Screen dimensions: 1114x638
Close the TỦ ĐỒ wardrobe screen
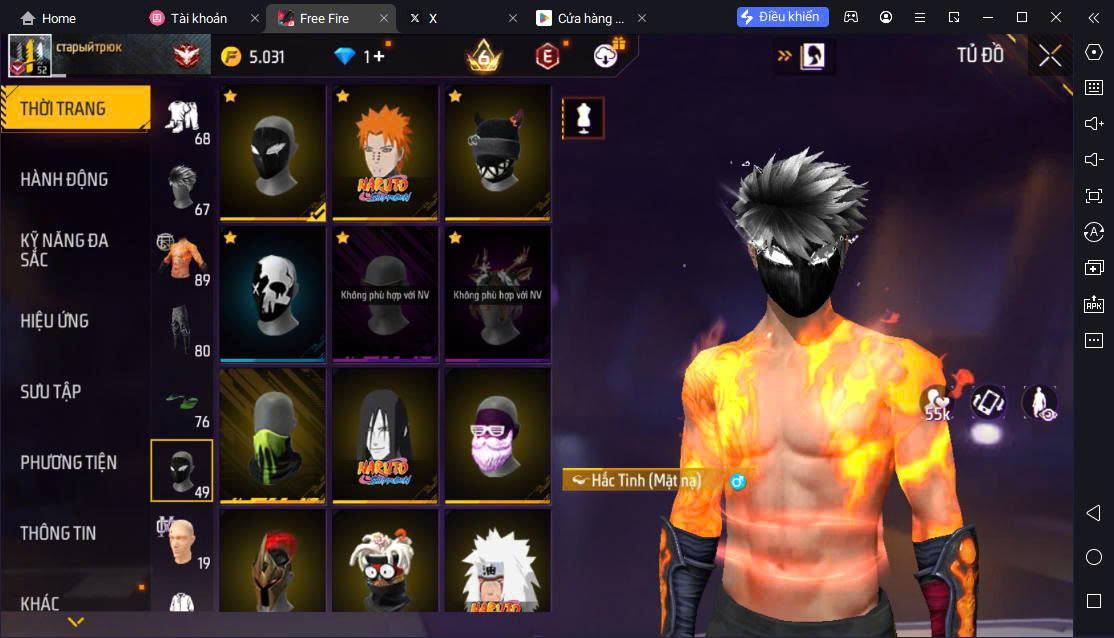pos(1050,56)
